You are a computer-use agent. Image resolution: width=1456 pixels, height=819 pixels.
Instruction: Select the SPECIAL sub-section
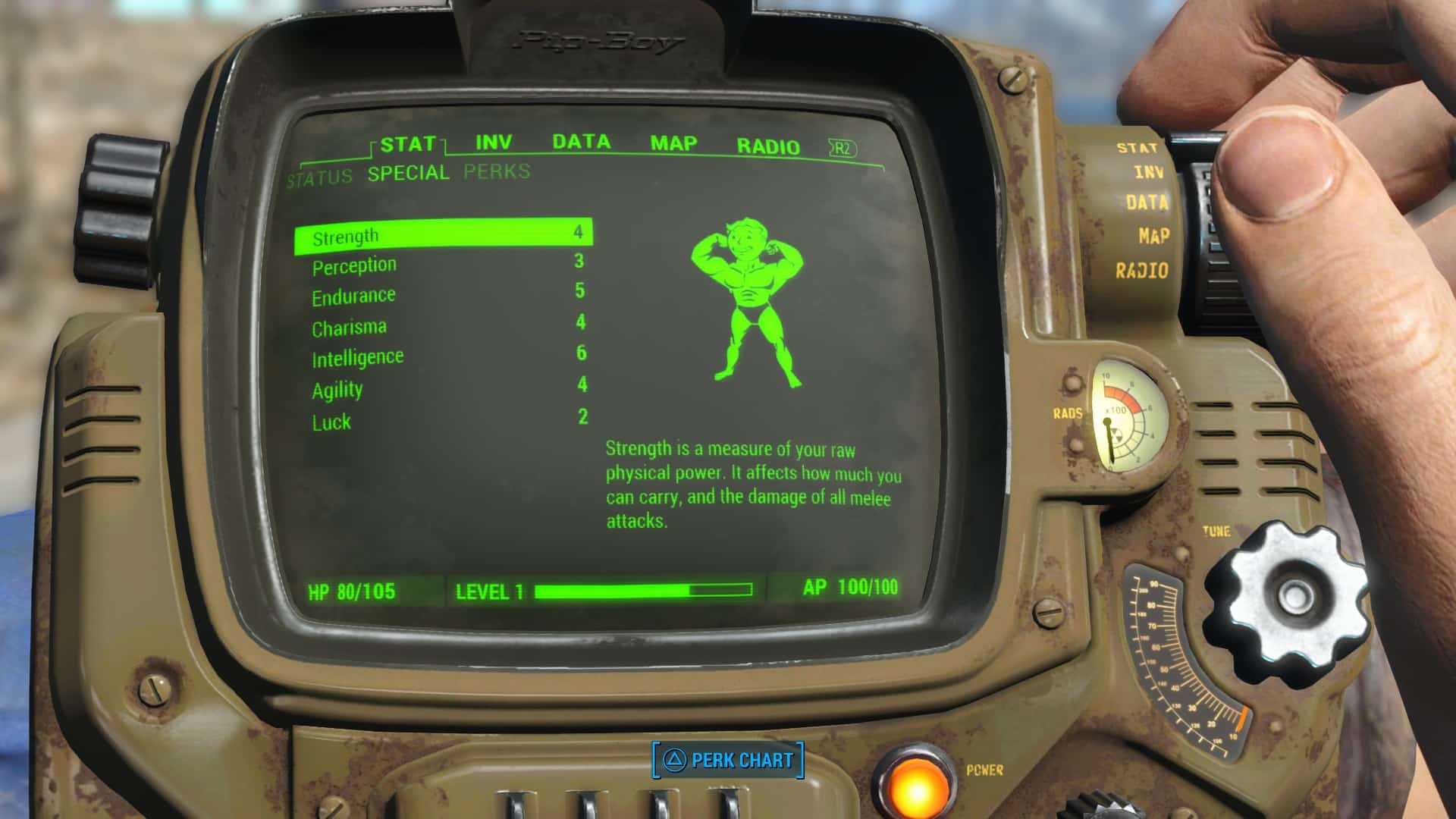click(408, 173)
